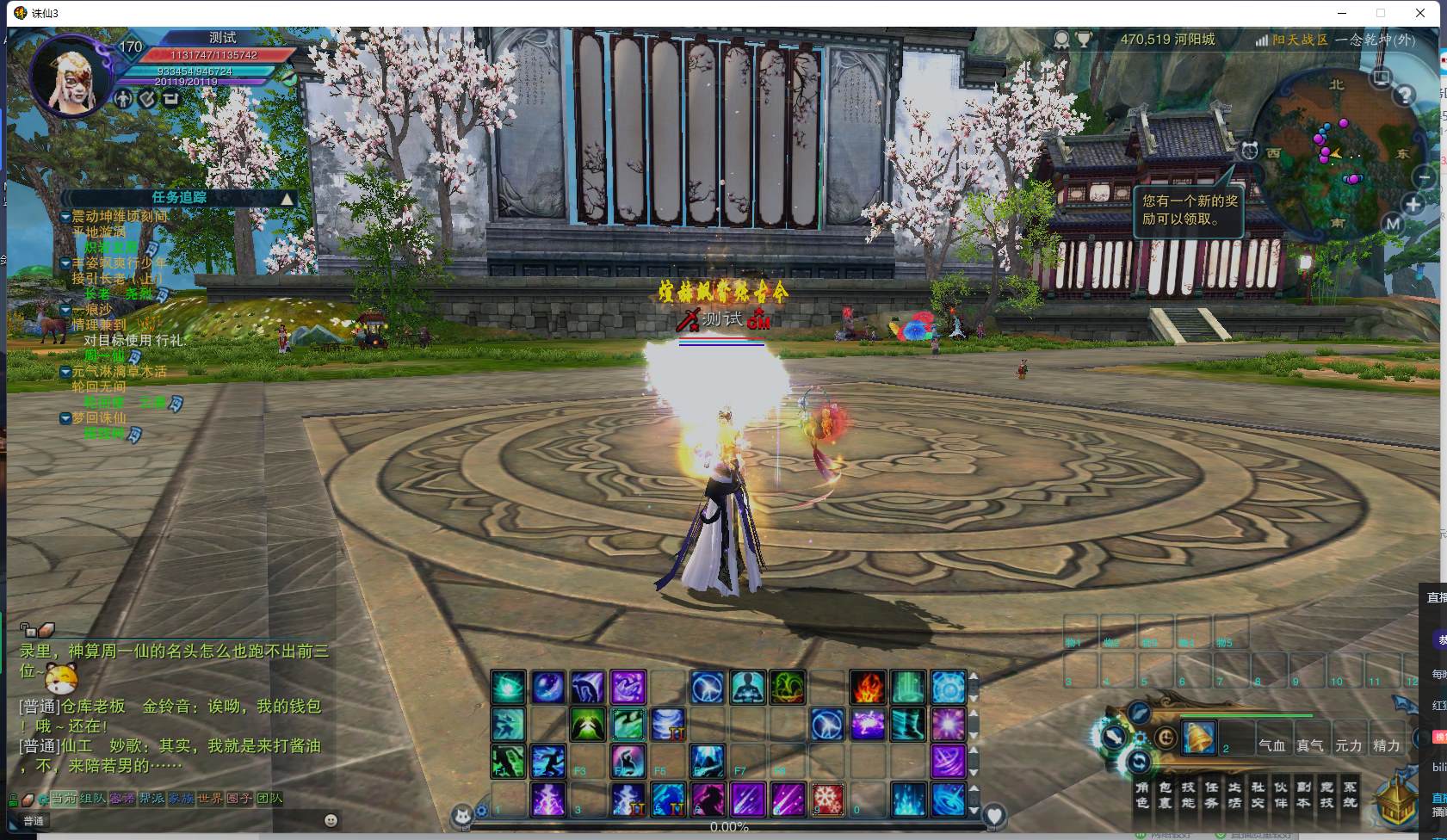
Task: Open the 任务 quest menu
Action: pyautogui.click(x=1211, y=794)
